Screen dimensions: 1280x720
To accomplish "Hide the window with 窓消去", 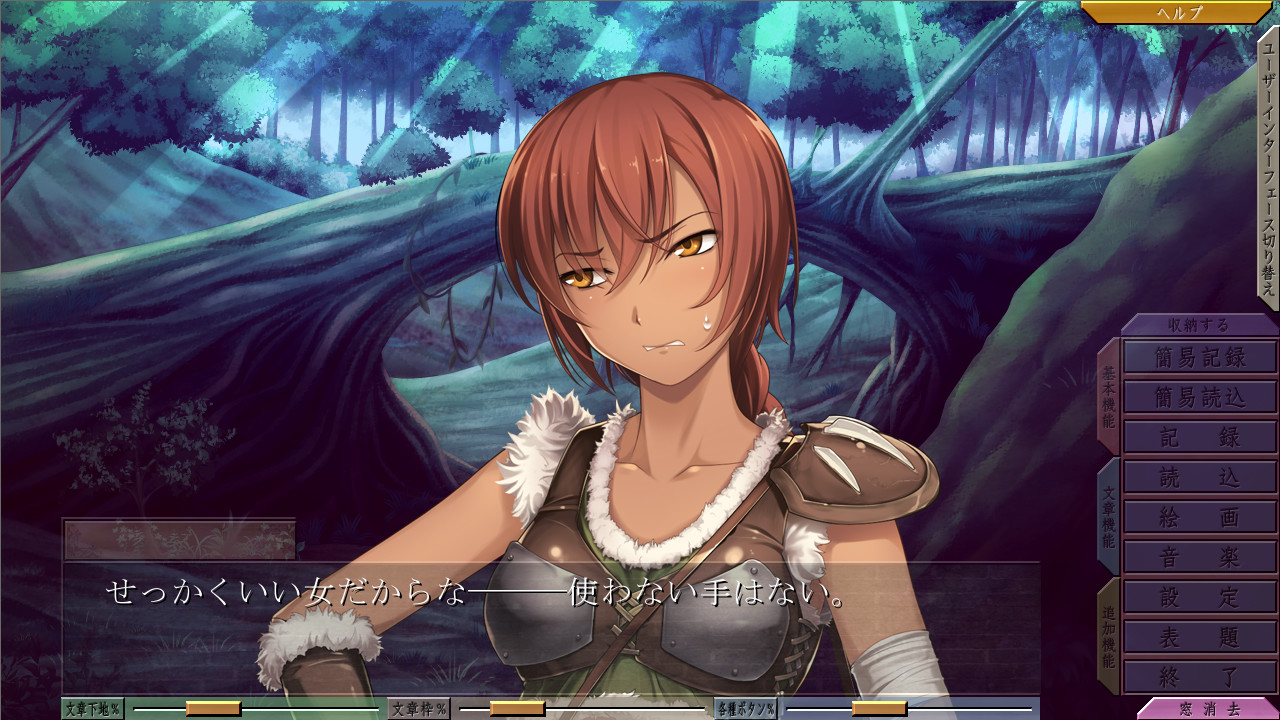I will tap(1208, 709).
